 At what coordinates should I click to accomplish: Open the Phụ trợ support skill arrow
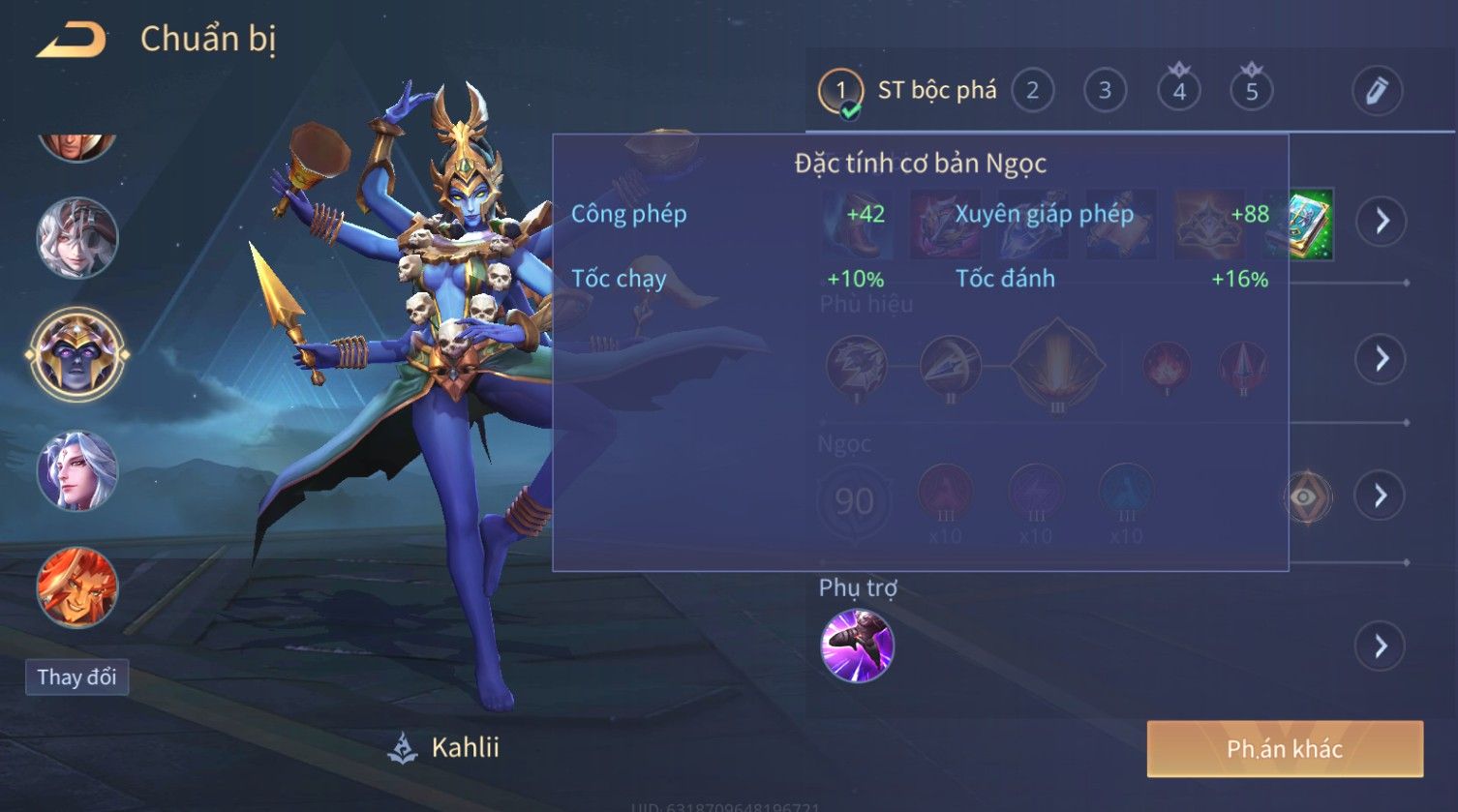[x=1381, y=646]
